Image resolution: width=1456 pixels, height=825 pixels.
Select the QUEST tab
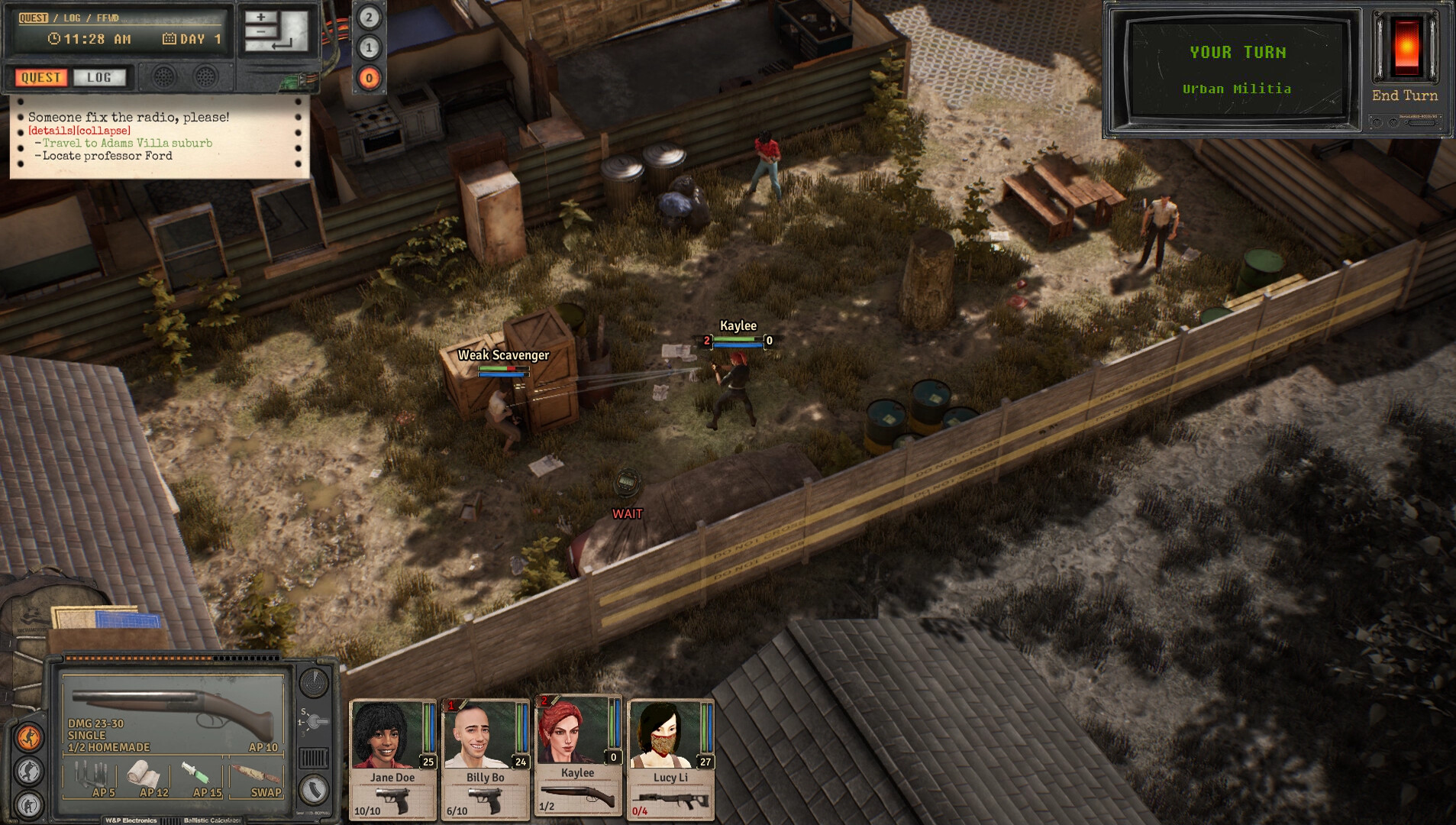pos(40,77)
